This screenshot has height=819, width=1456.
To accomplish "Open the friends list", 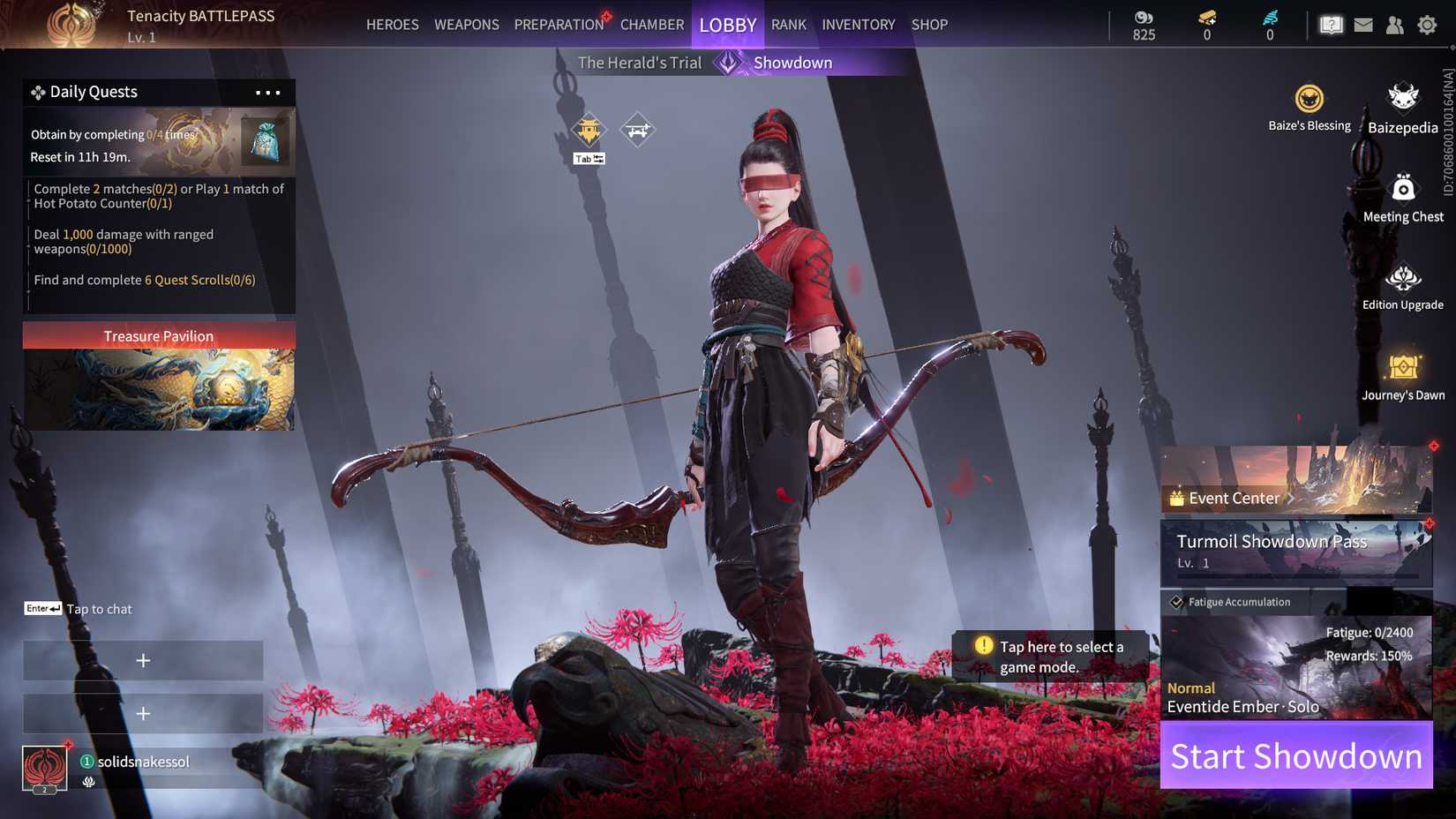I will pos(1395,24).
